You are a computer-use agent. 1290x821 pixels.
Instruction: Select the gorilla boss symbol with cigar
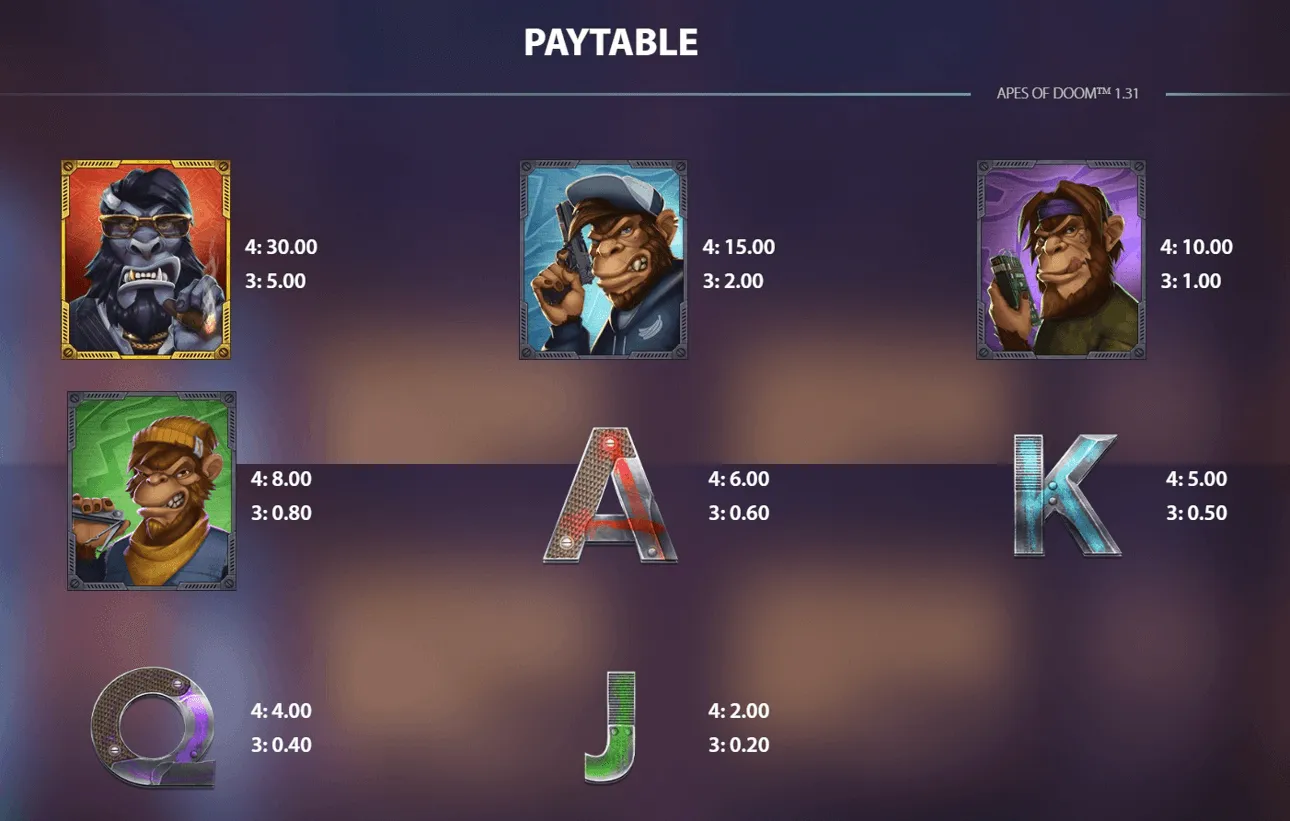click(148, 257)
